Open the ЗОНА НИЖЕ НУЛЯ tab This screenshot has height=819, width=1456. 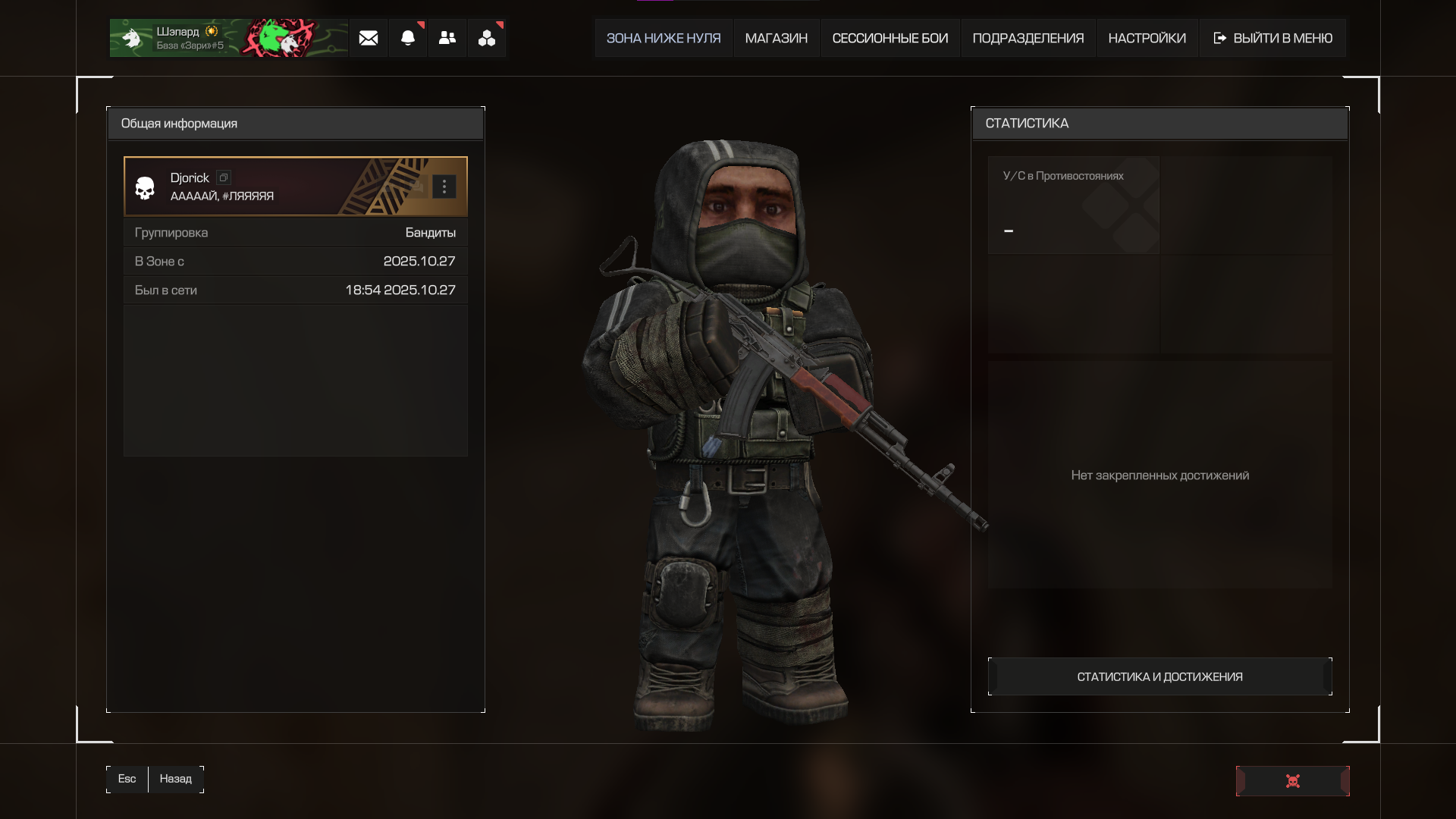(664, 39)
